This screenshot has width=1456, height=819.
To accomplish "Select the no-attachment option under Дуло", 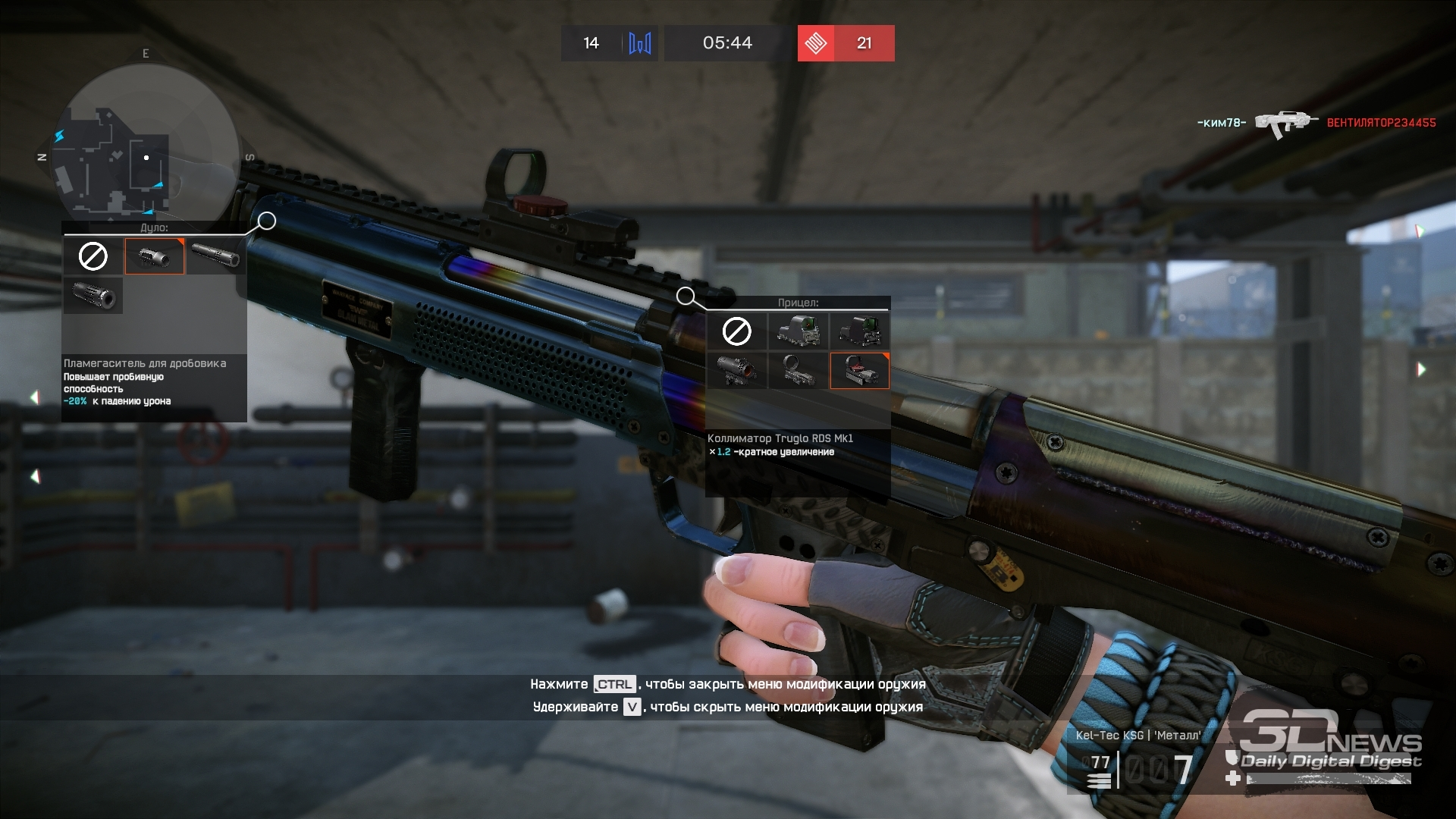I will tap(93, 256).
